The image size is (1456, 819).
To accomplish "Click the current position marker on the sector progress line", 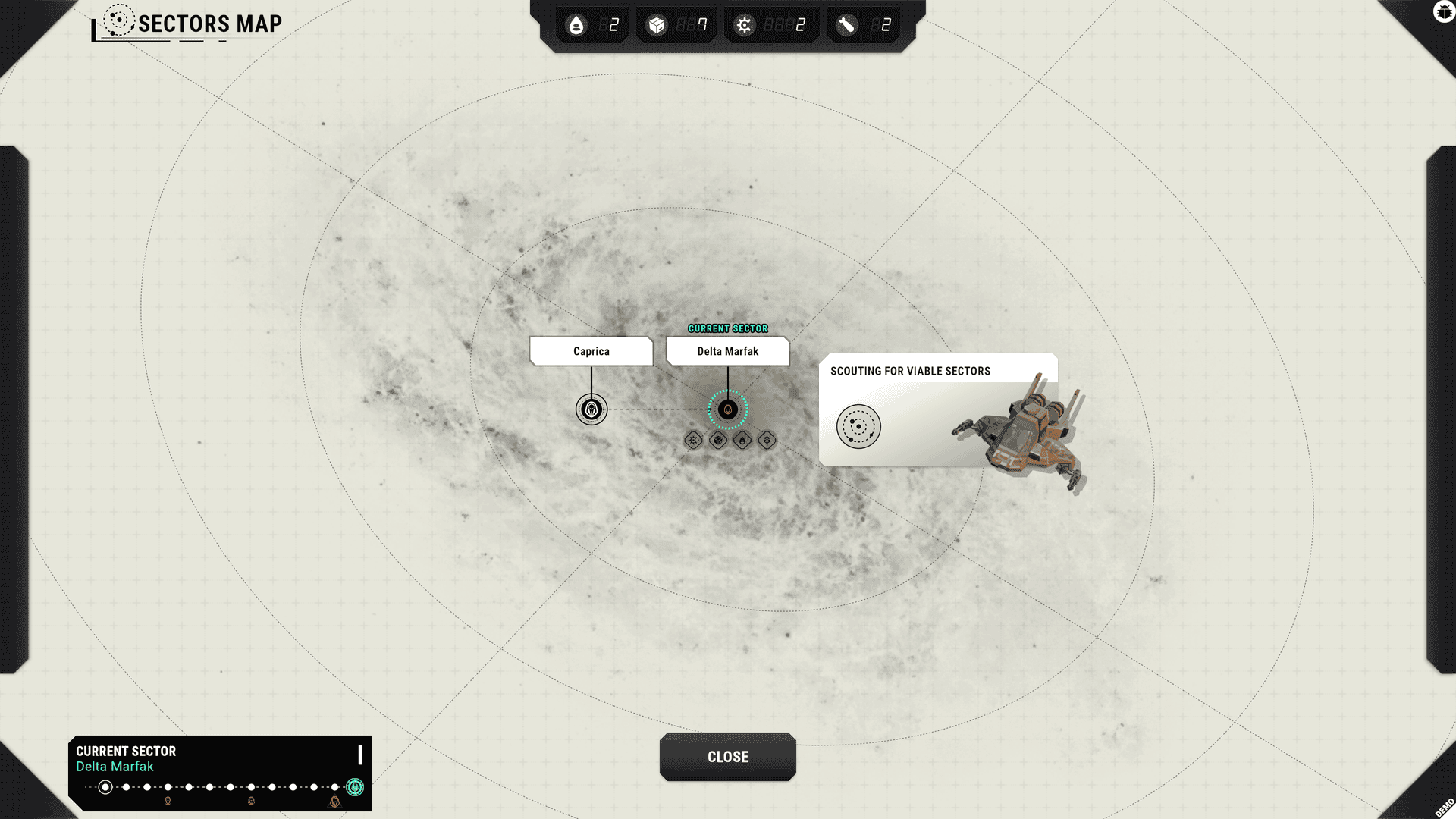I will (x=104, y=787).
